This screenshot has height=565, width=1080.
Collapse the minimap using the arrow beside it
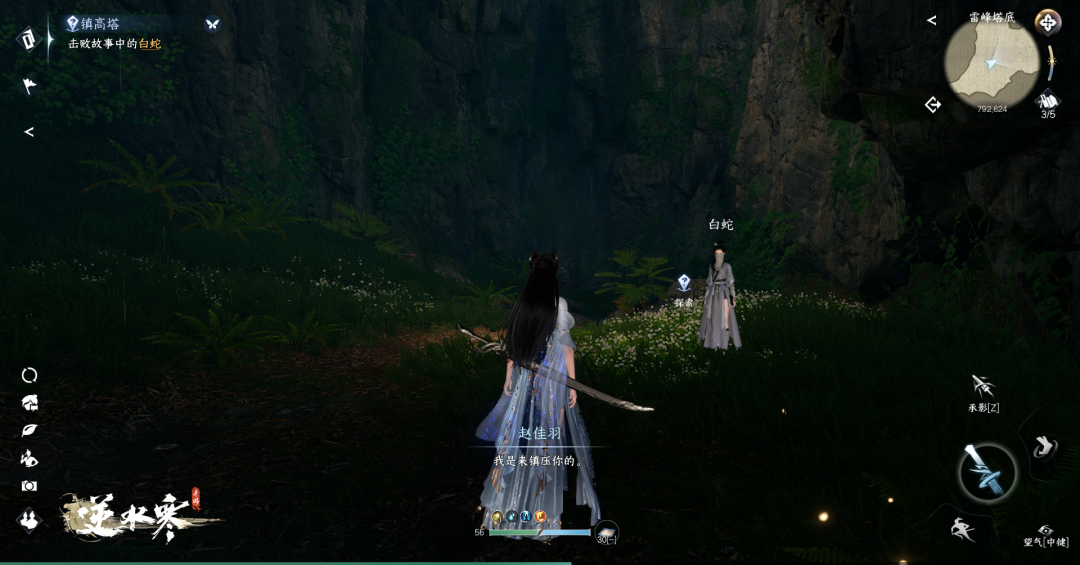click(x=932, y=20)
